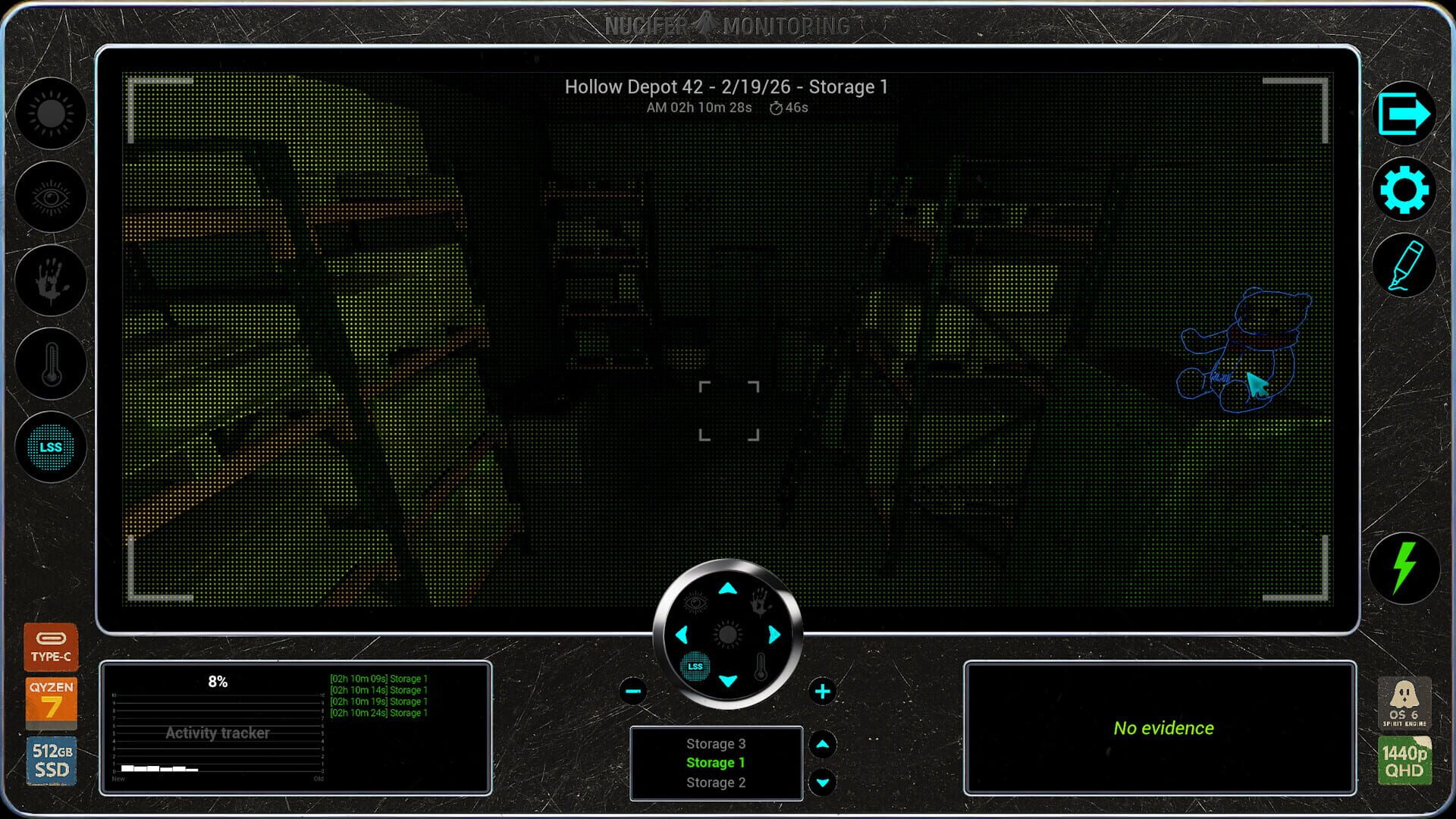Select the brightness adjustment icon
Image resolution: width=1456 pixels, height=819 pixels.
pyautogui.click(x=50, y=114)
